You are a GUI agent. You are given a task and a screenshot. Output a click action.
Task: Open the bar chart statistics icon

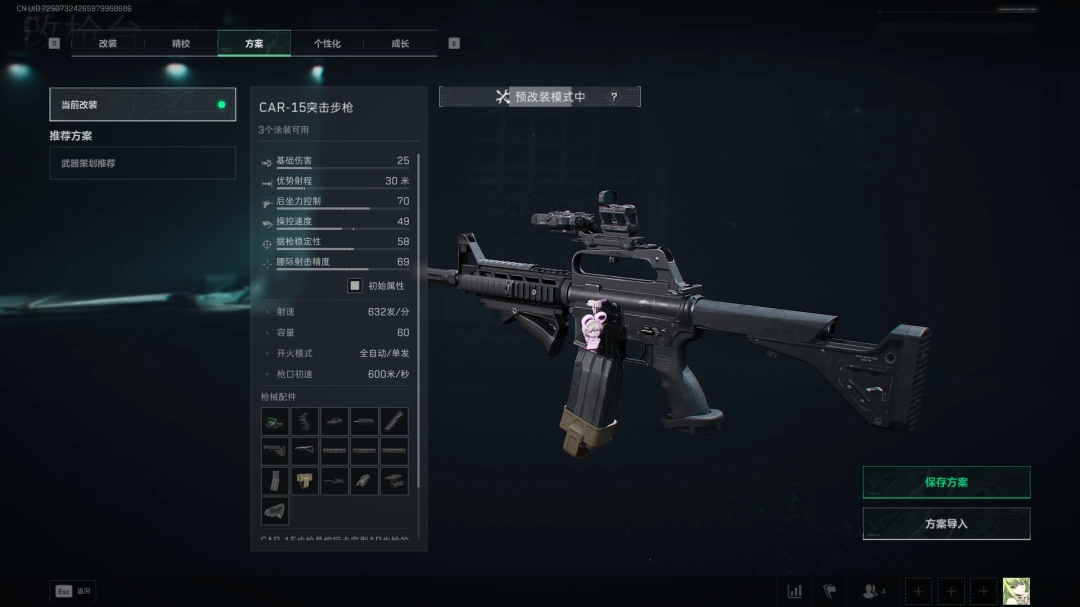[x=795, y=591]
